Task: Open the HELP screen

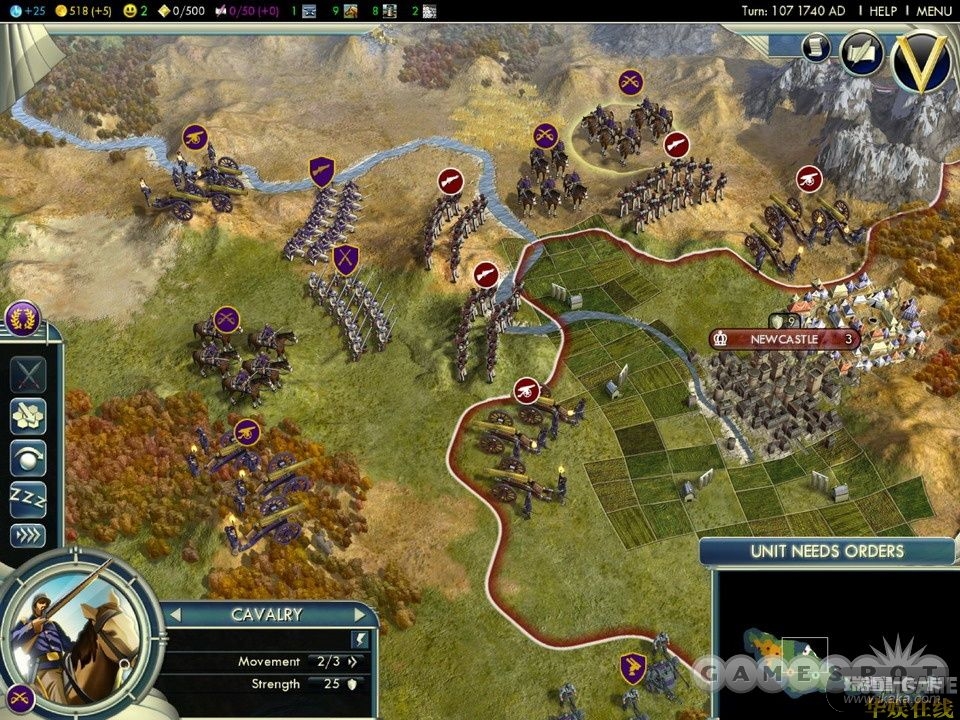Action: (883, 11)
